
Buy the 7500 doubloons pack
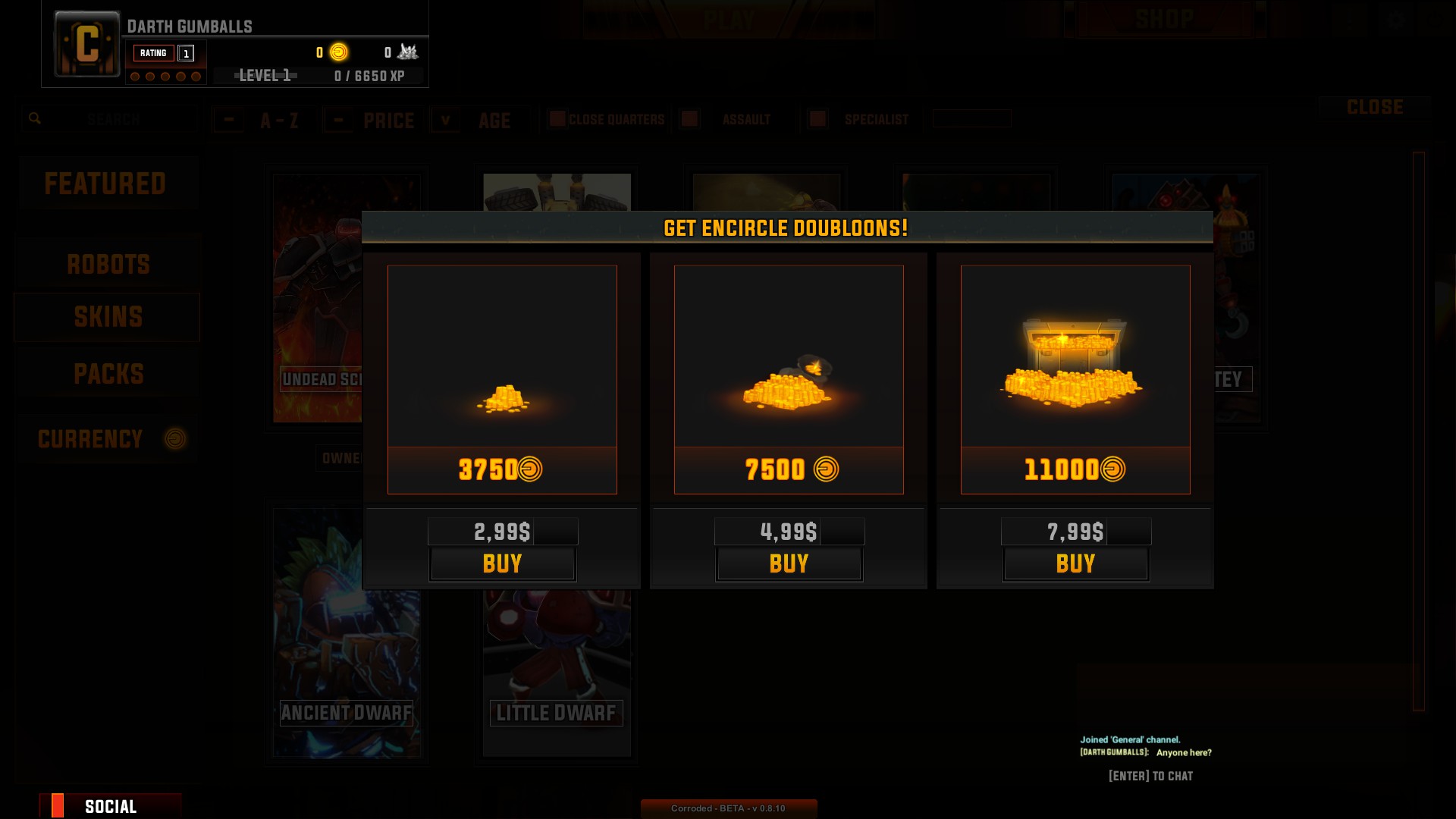(789, 564)
